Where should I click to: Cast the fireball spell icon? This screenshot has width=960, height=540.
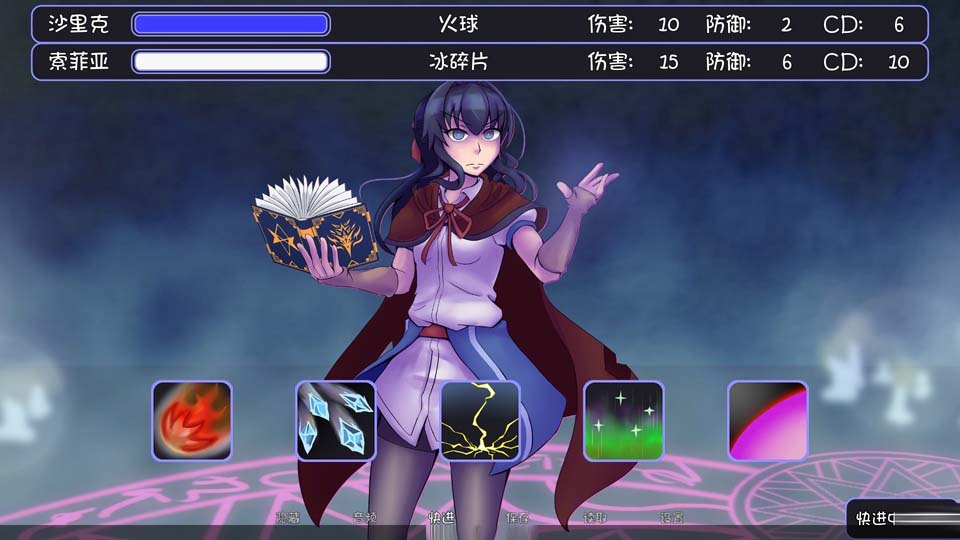(x=192, y=421)
